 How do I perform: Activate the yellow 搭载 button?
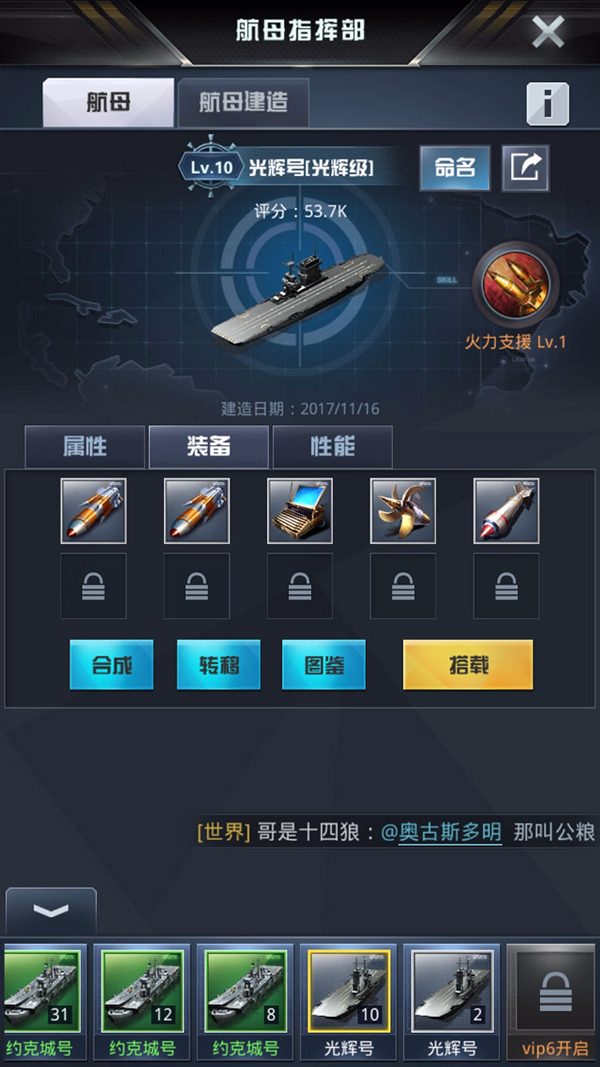tap(468, 664)
